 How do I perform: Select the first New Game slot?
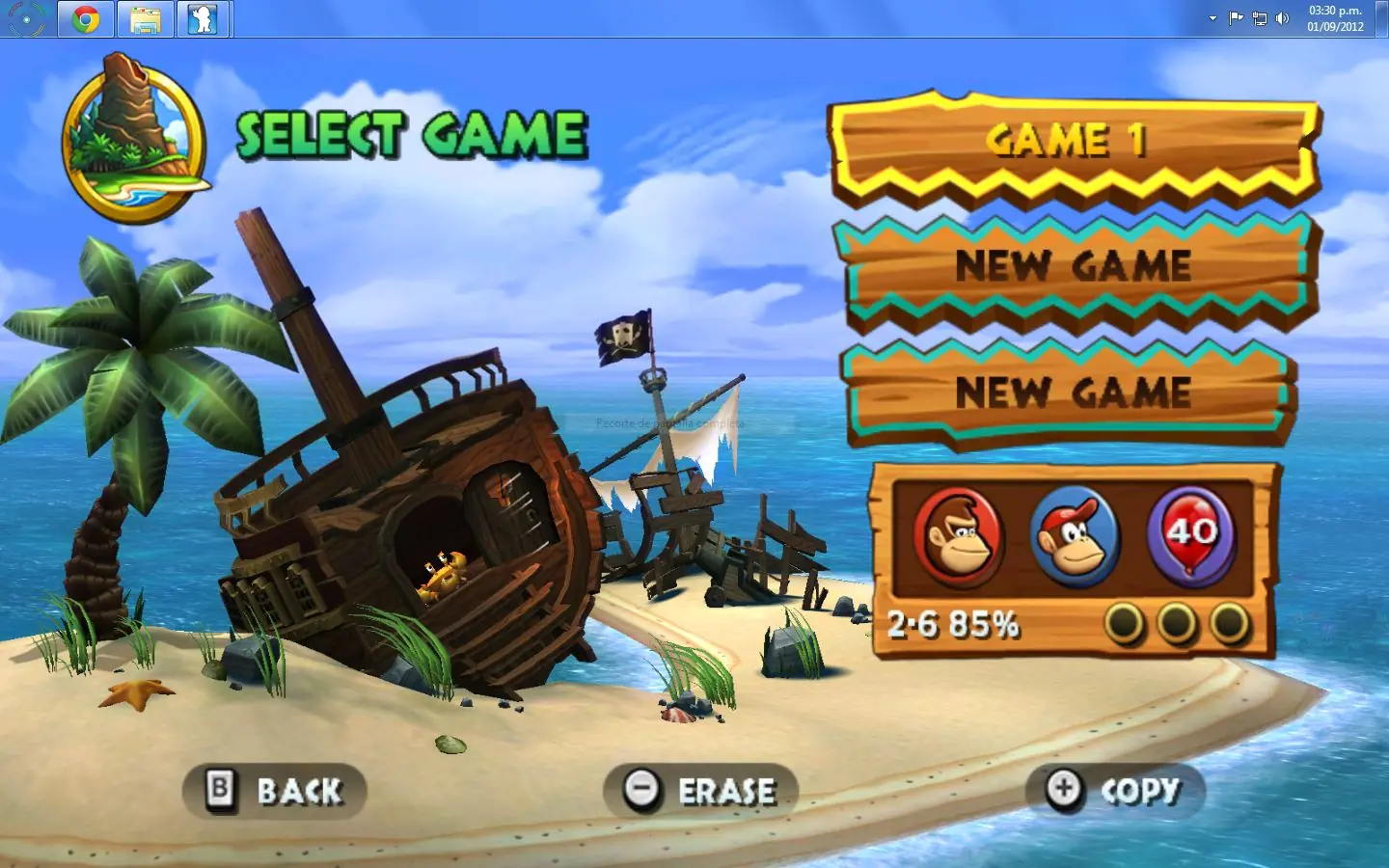tap(1074, 267)
